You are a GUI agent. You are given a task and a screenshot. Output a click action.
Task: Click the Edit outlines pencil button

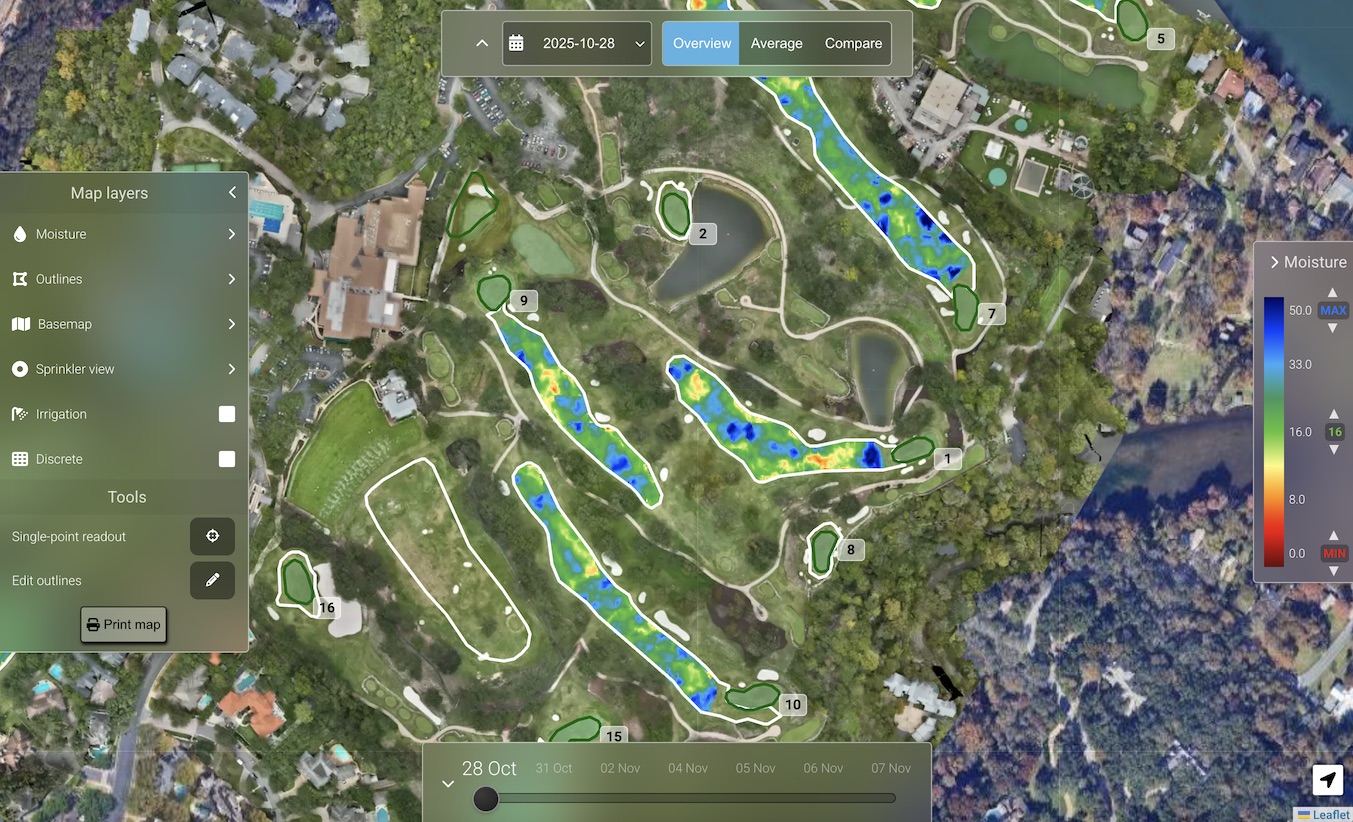pyautogui.click(x=212, y=580)
